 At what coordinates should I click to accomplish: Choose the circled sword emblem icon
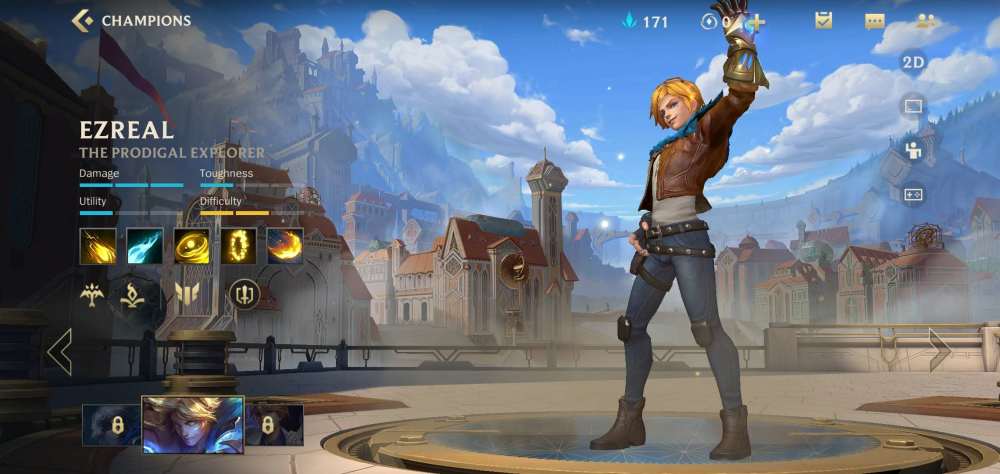point(245,294)
